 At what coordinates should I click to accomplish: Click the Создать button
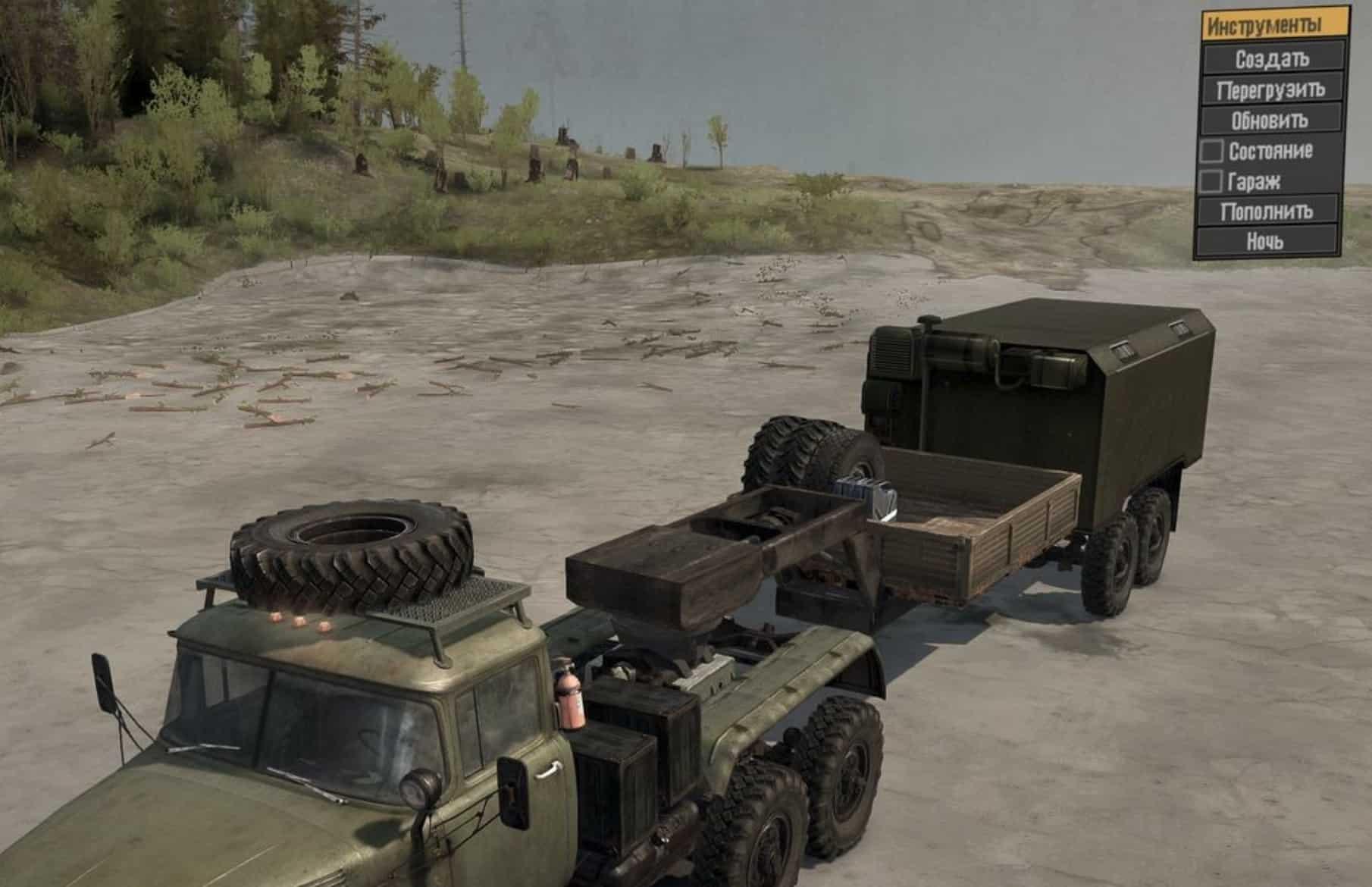point(1271,58)
